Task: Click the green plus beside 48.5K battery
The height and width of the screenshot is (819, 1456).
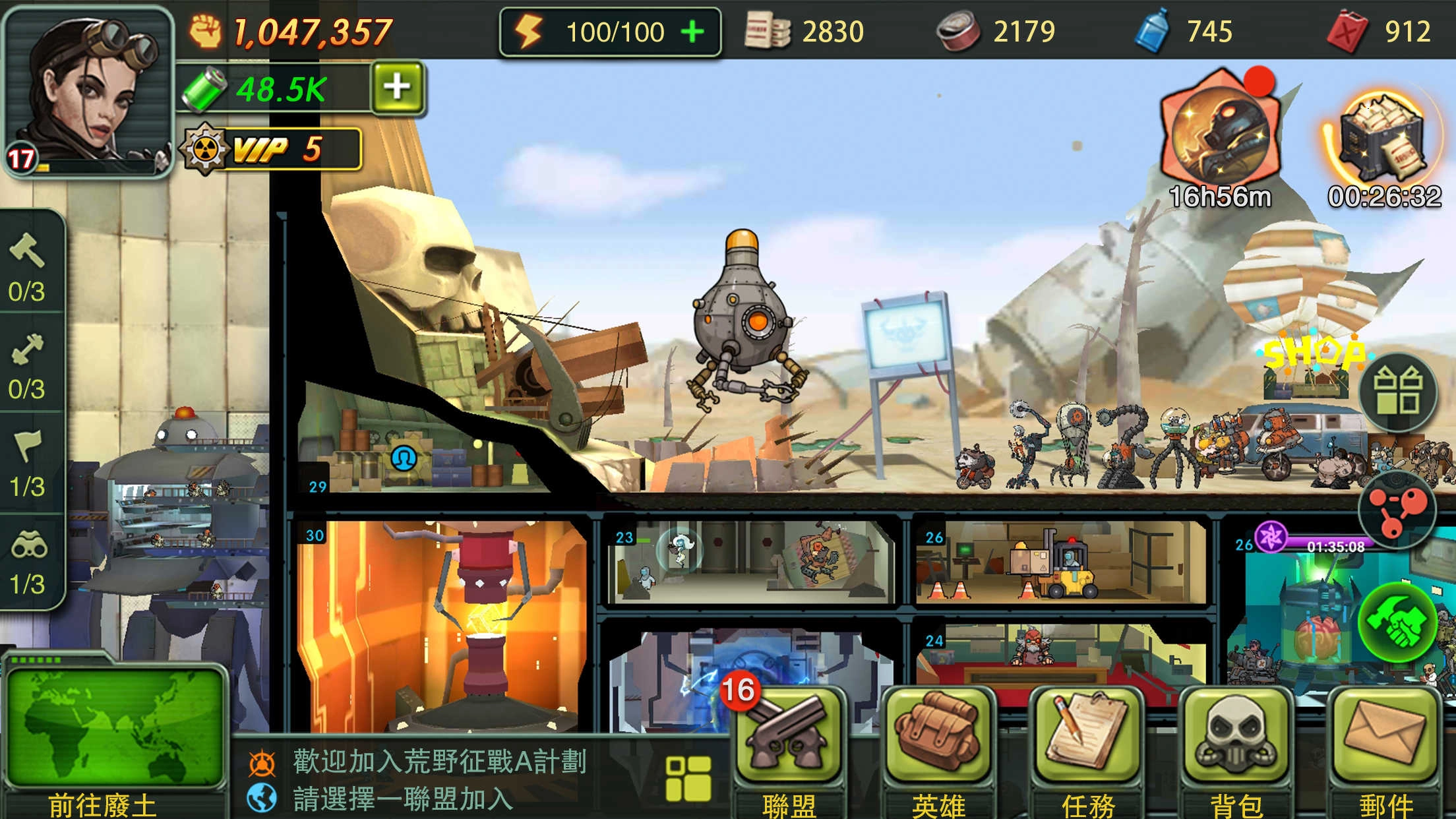Action: (x=396, y=86)
